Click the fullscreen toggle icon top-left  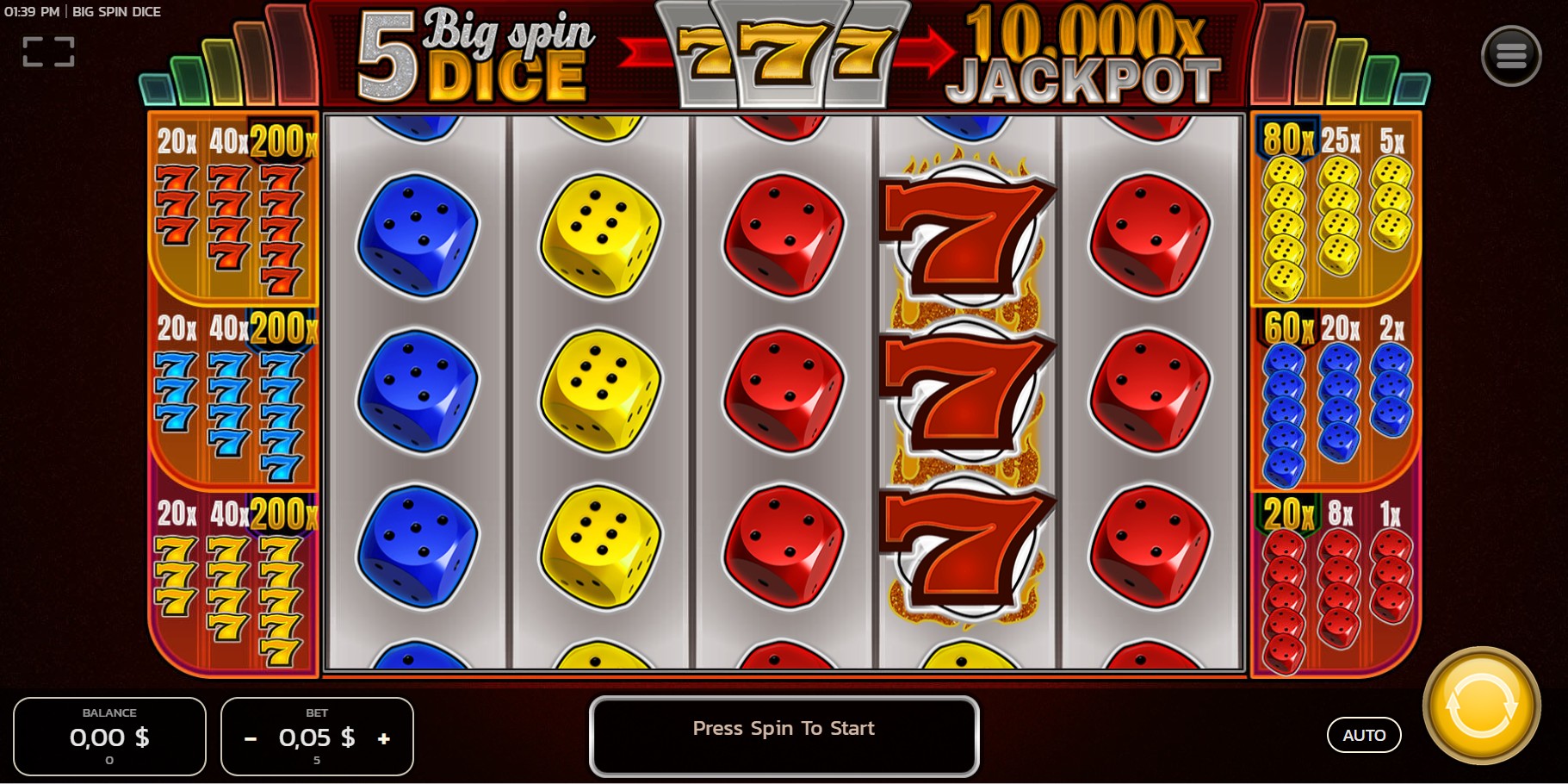click(49, 52)
